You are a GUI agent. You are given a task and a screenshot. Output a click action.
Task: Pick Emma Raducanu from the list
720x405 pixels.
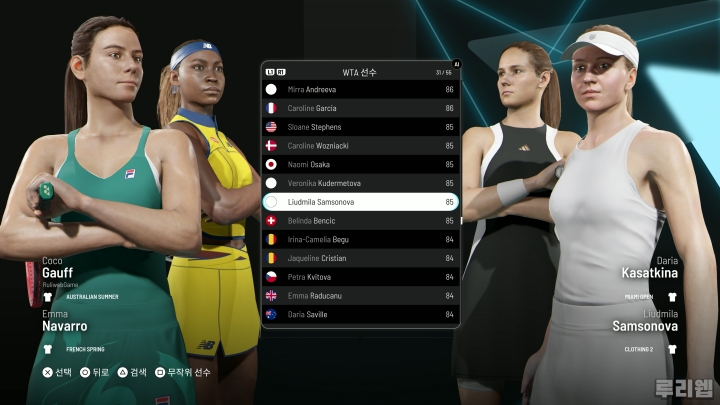360,295
